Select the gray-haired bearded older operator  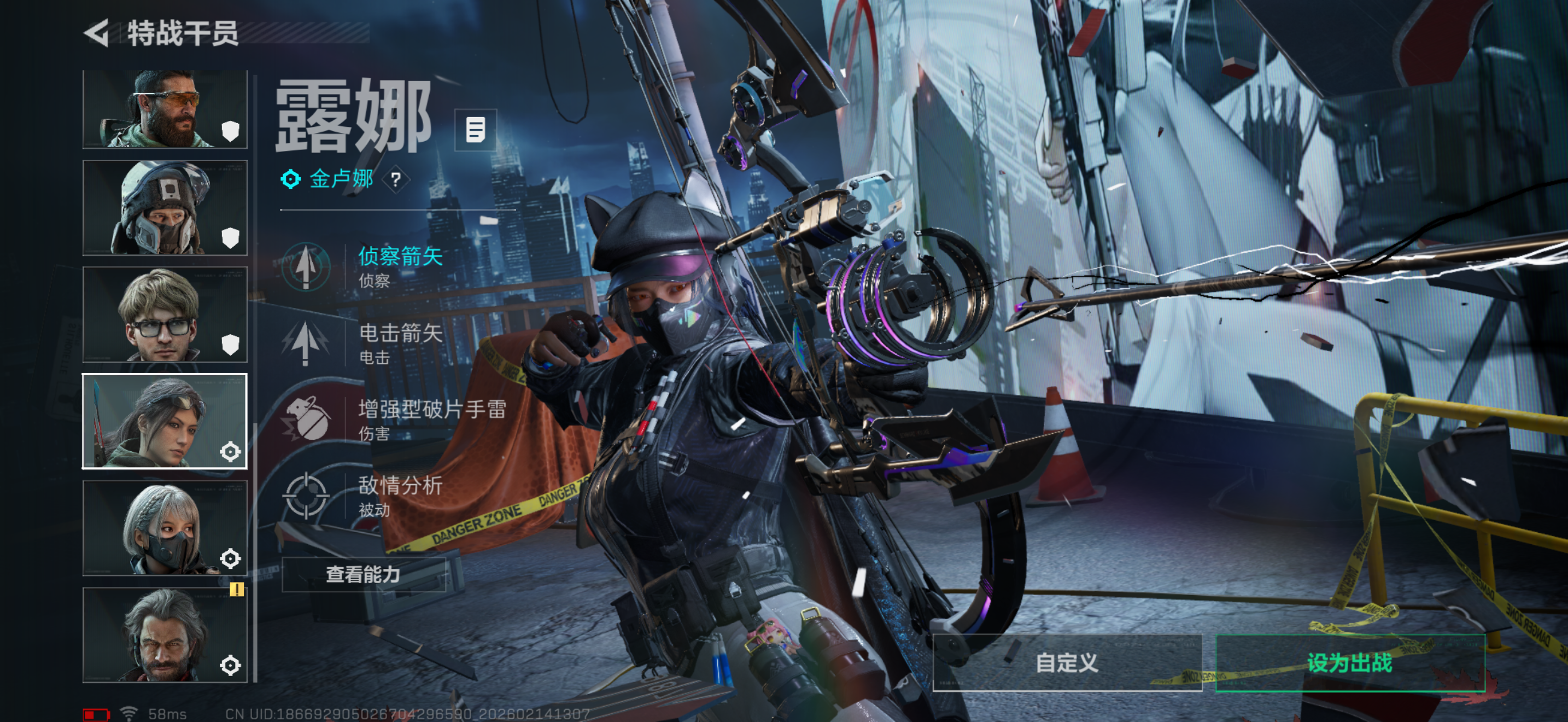(x=165, y=634)
